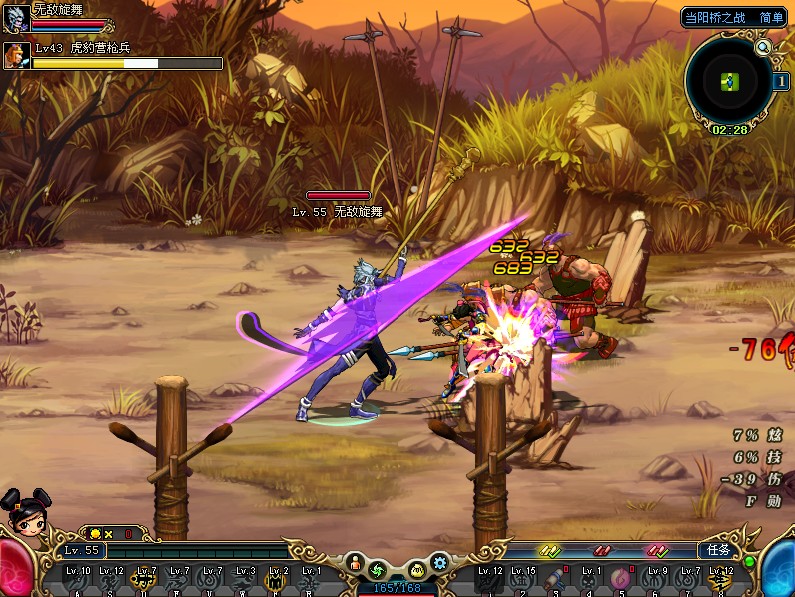Activate the Lv. 15 skill in slot 2

tap(523, 582)
